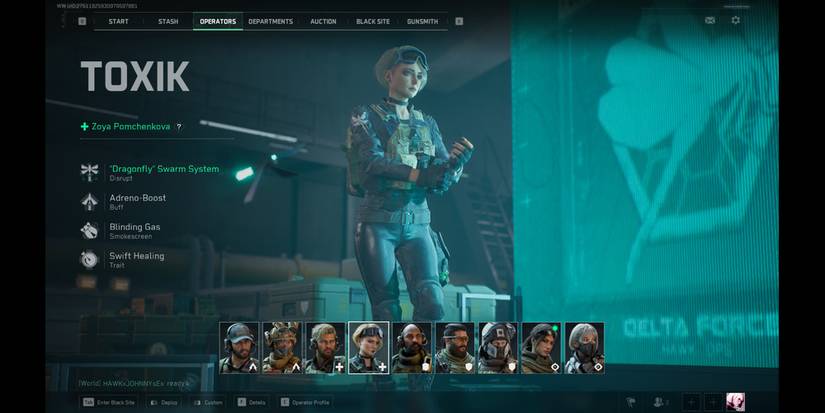
Task: Click the question mark beside Zoya Pomchenkova
Action: point(180,127)
